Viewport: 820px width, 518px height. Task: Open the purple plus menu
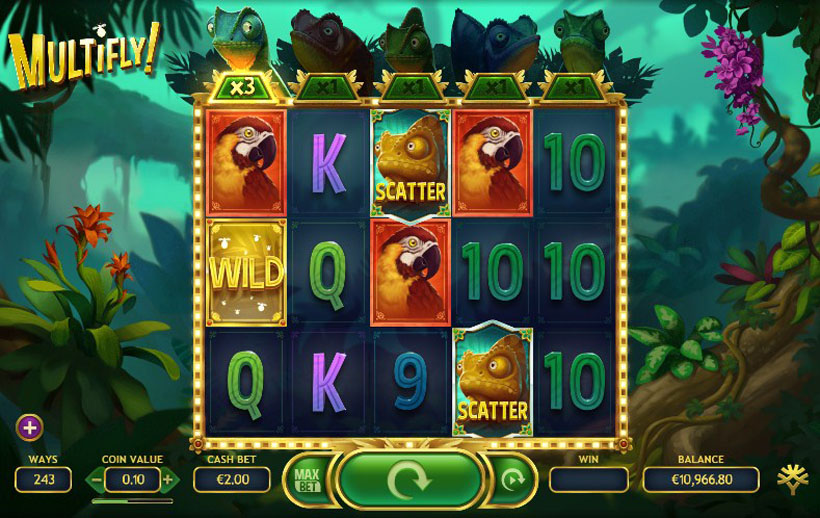tap(30, 428)
